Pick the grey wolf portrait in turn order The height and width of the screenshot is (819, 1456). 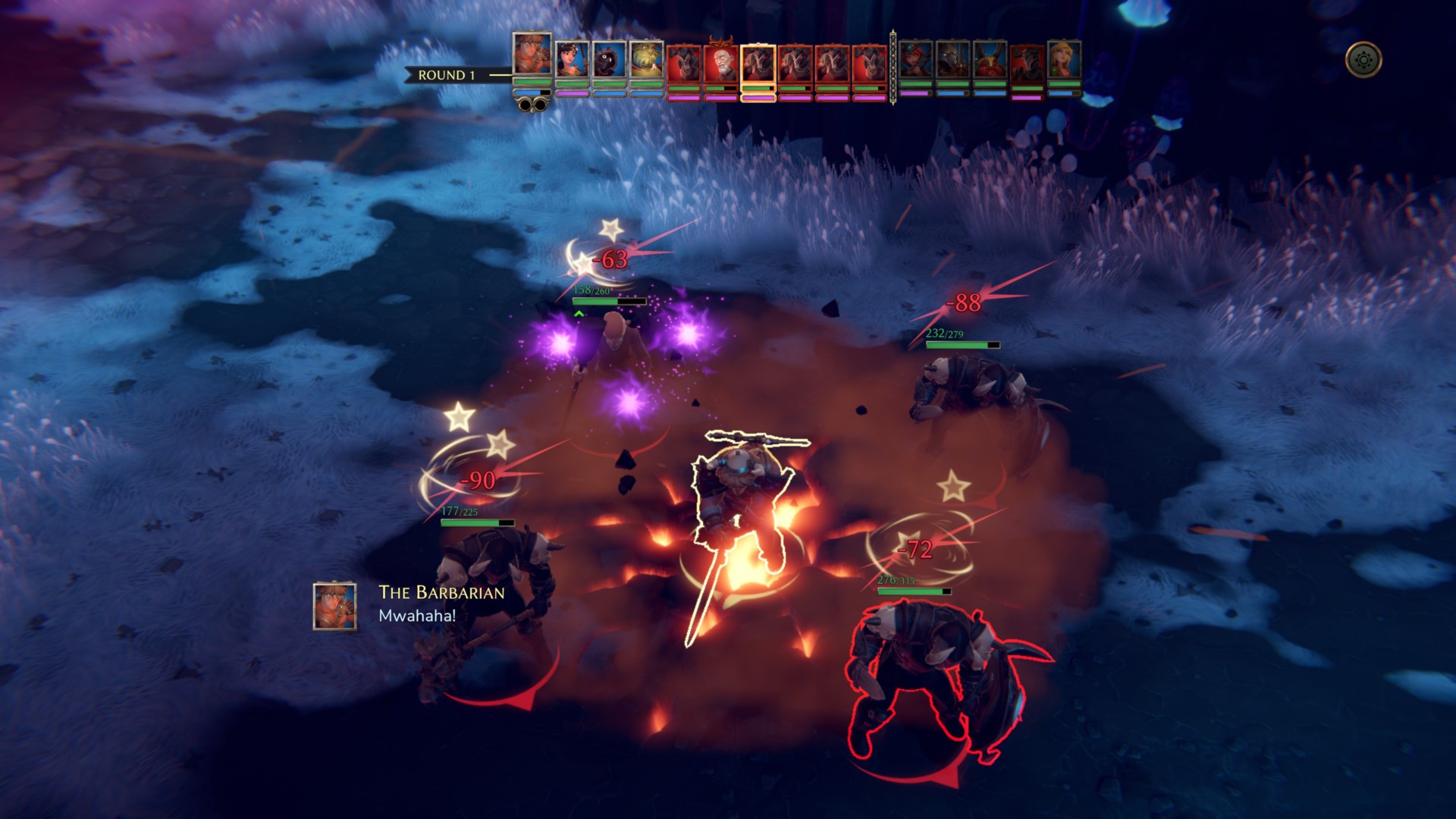coord(952,60)
